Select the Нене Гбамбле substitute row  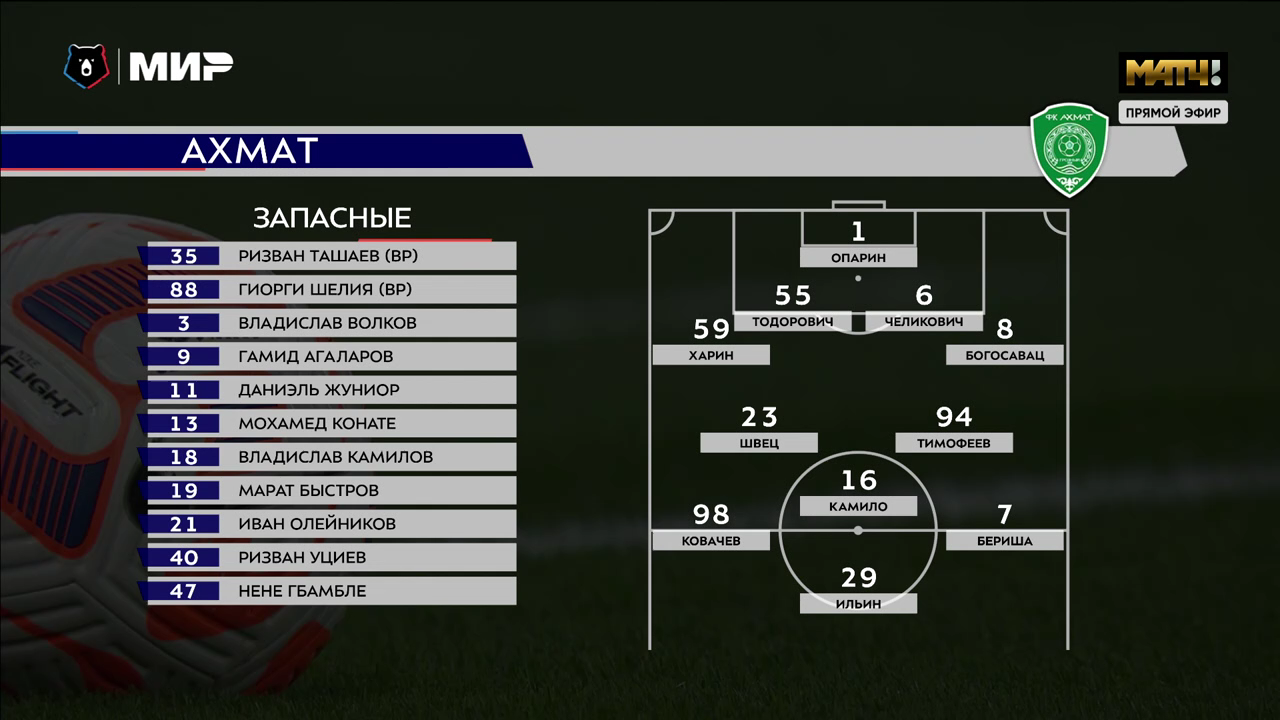(330, 591)
